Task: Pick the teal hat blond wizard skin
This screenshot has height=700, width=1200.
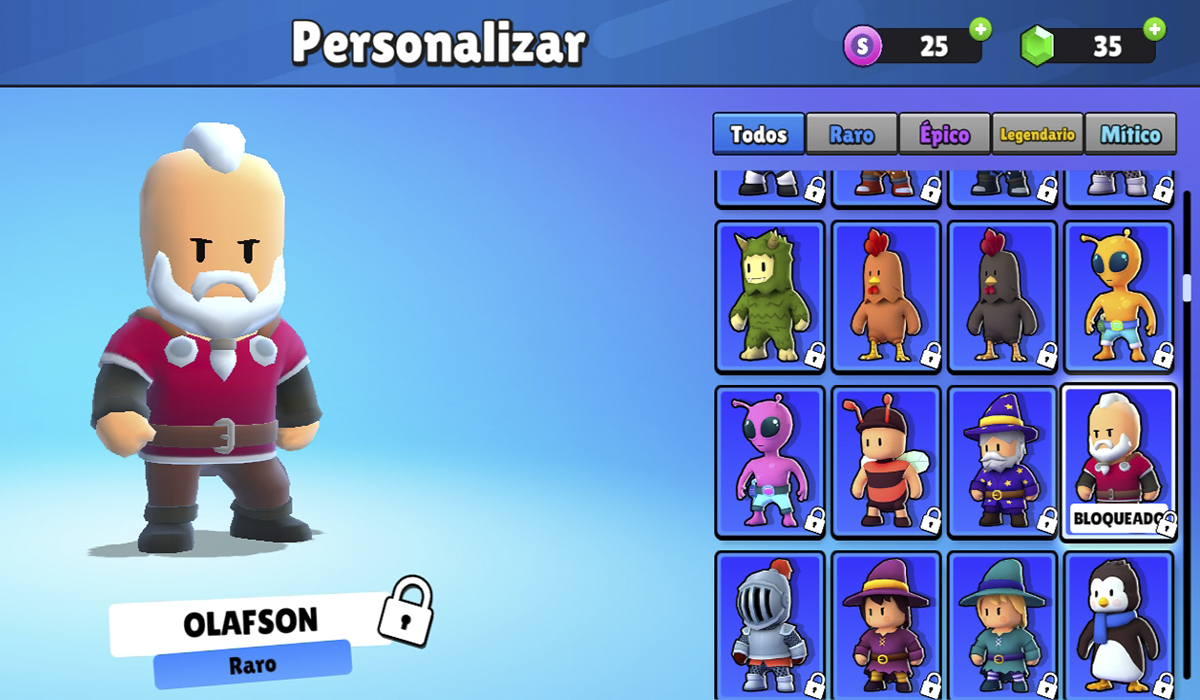Action: coord(1002,625)
